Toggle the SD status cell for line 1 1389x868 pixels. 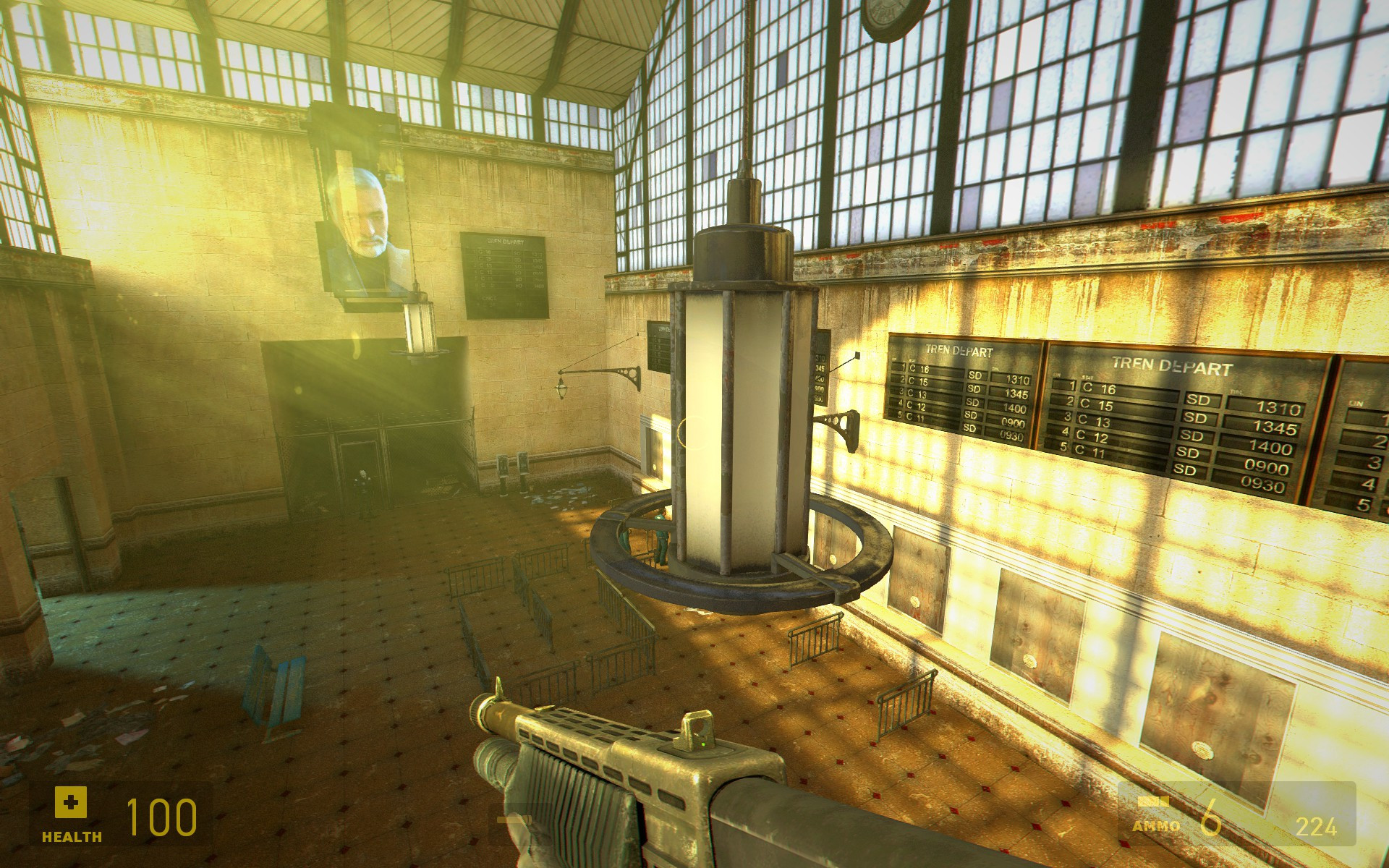pyautogui.click(x=1198, y=401)
